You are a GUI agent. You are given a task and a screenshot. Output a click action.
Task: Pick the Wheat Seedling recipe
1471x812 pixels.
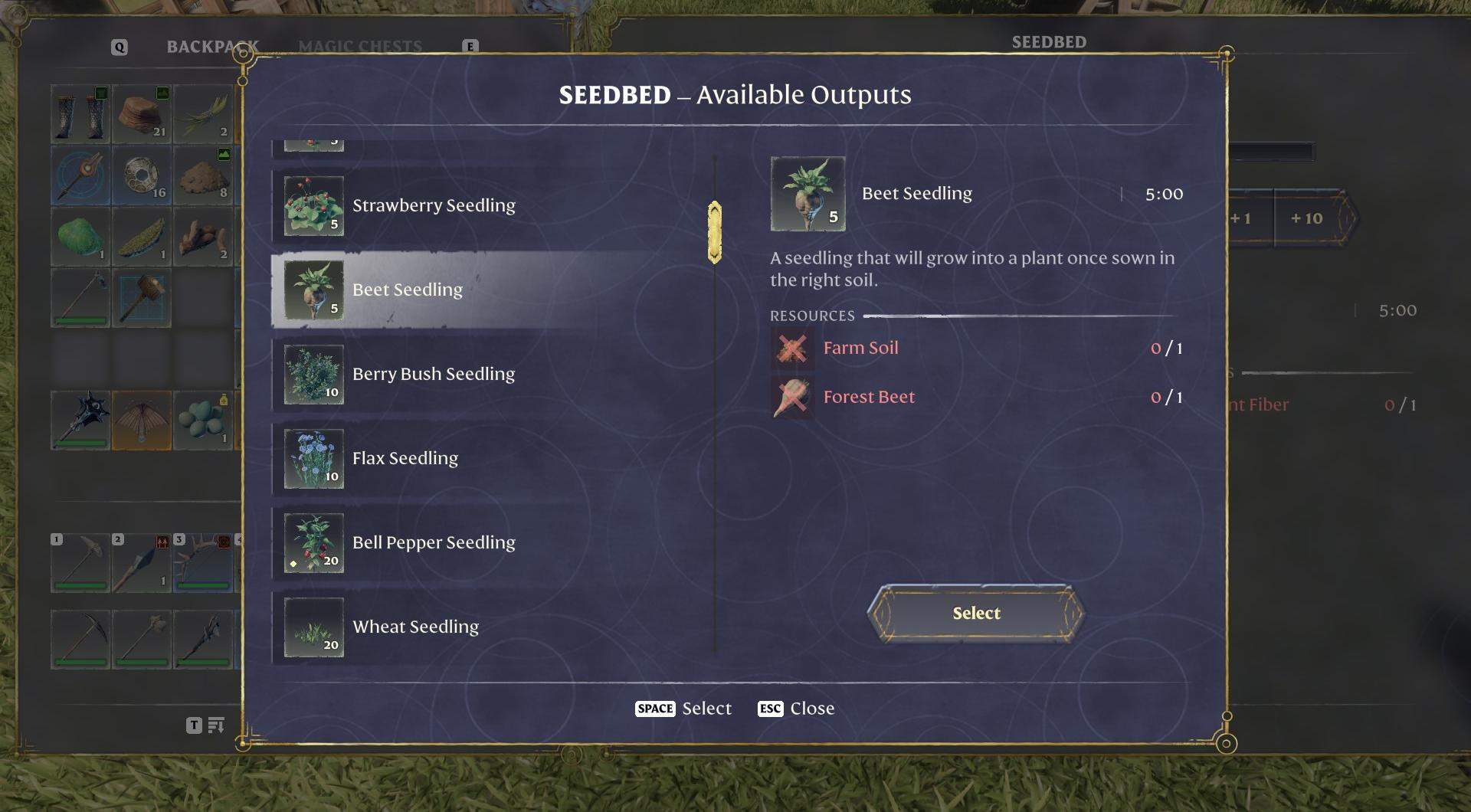[x=415, y=627]
